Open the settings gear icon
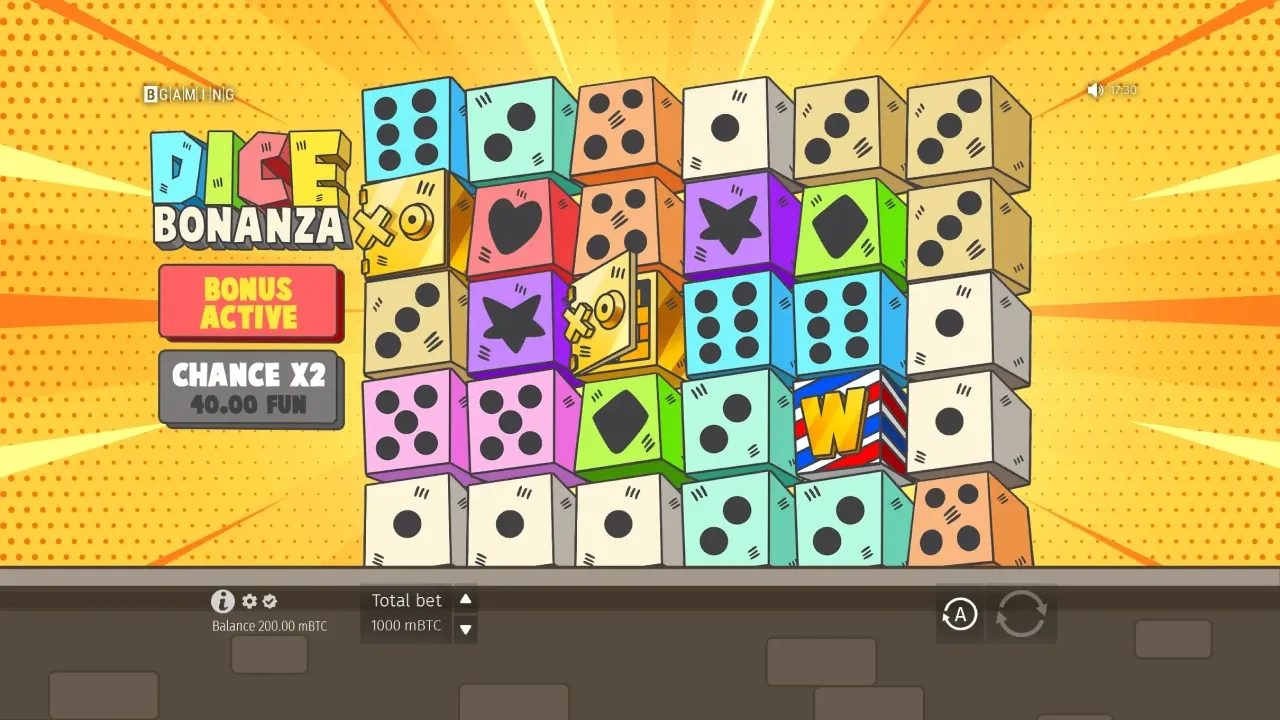 tap(247, 601)
